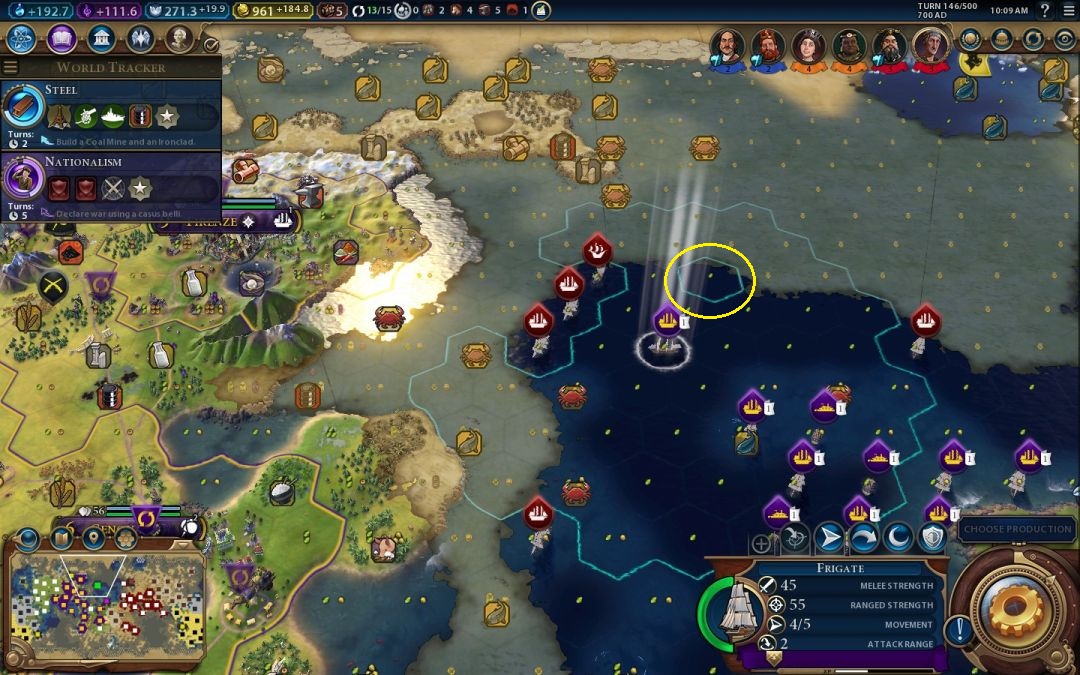Open the world rankings laurel button
This screenshot has height=675, width=1080.
(970, 39)
